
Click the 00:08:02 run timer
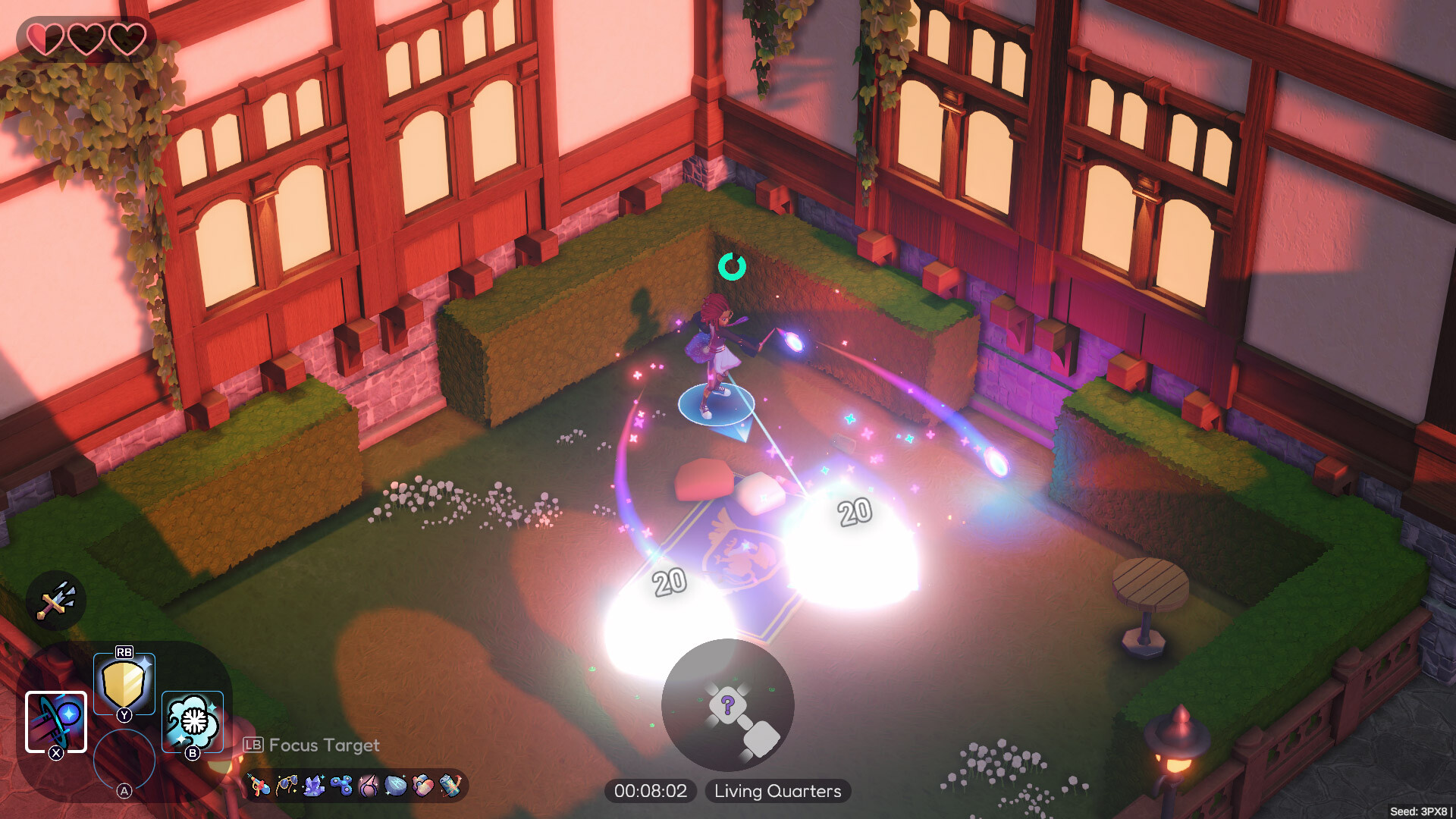651,791
